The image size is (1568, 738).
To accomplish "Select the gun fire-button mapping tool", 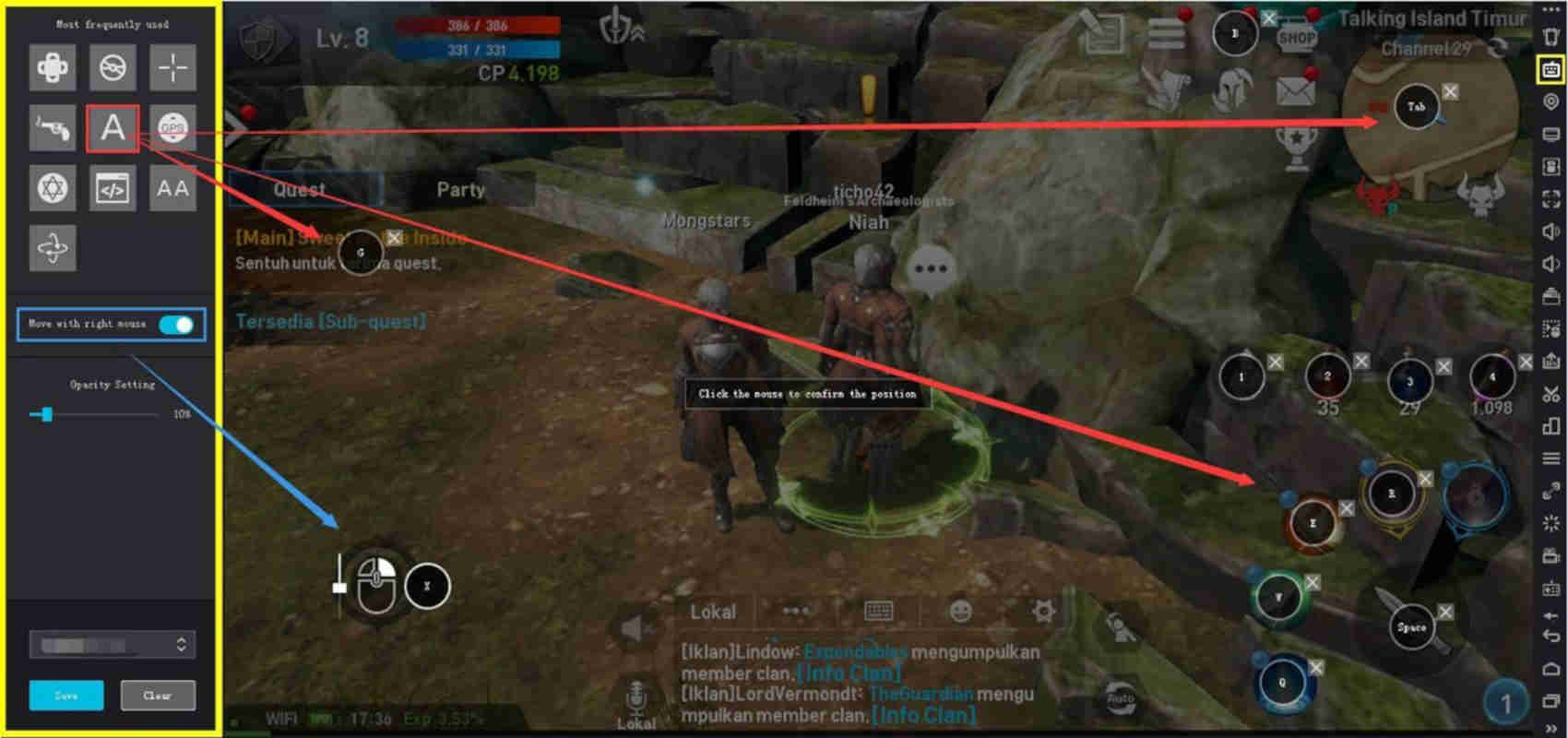I will [x=53, y=127].
